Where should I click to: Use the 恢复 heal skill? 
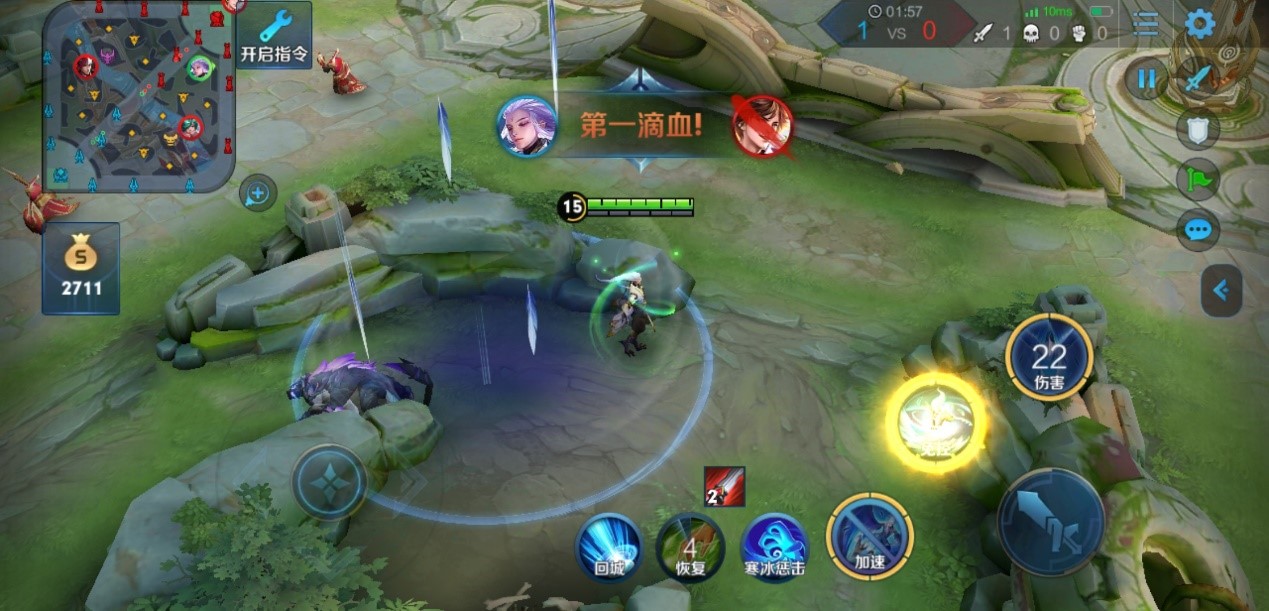click(x=690, y=546)
